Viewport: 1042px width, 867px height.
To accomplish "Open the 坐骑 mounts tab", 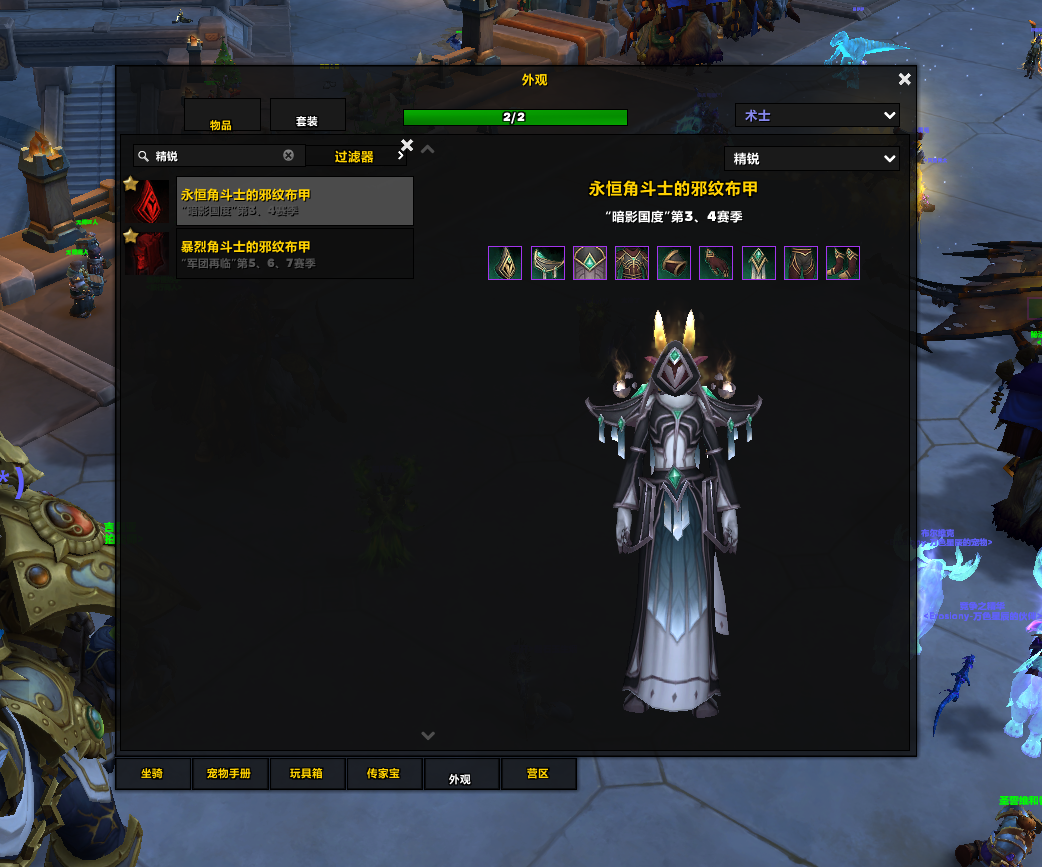I will coord(152,774).
